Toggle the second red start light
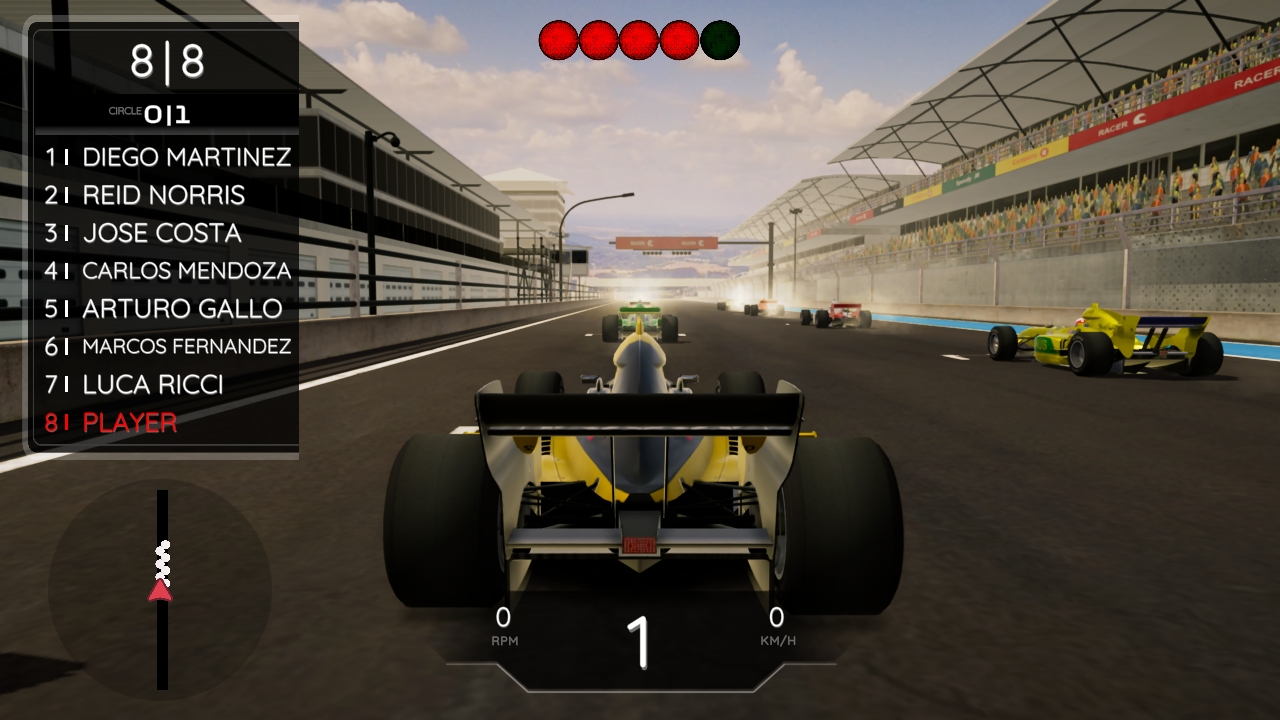Viewport: 1280px width, 720px height. [x=599, y=38]
